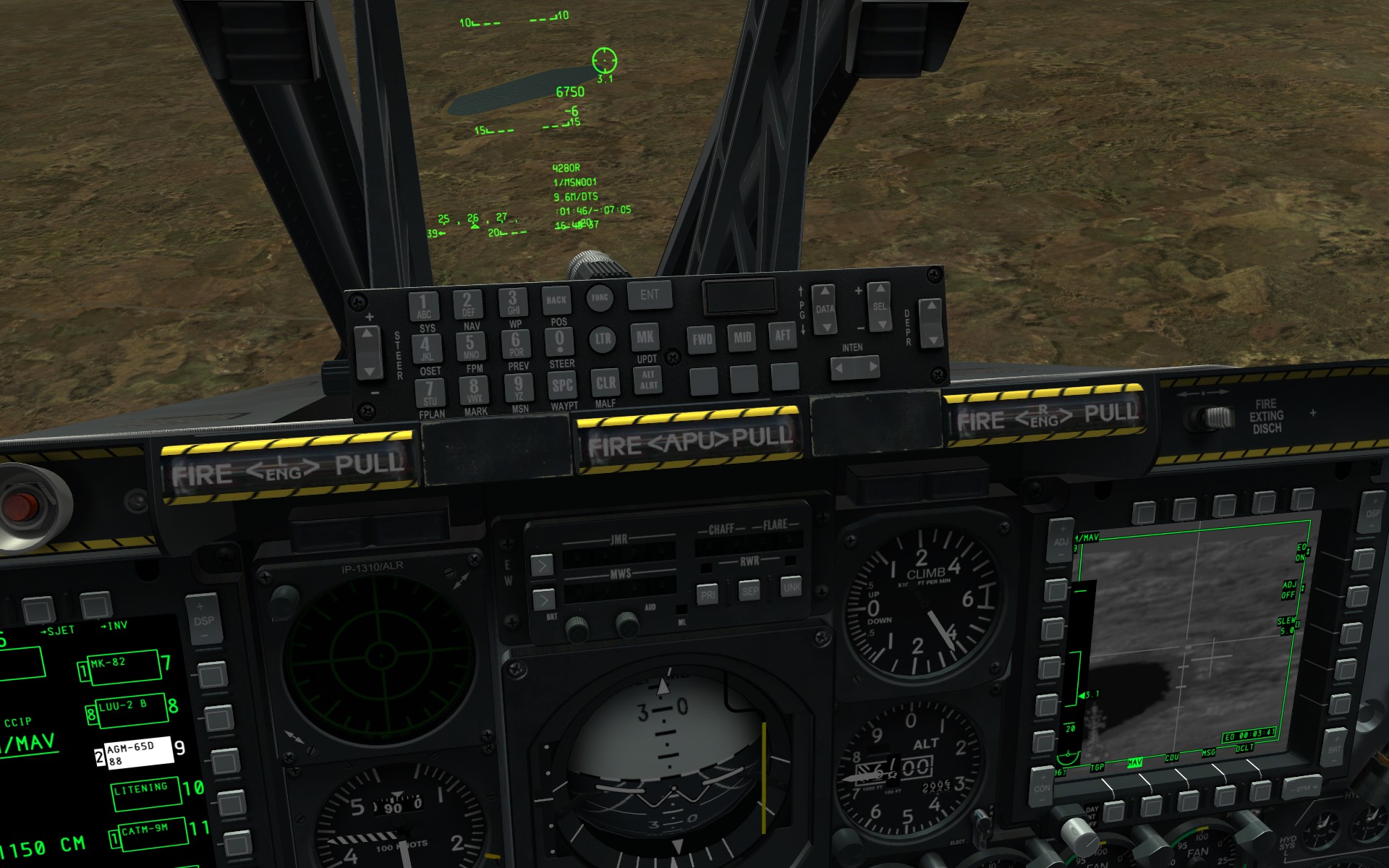Select the RWR PRI button
This screenshot has height=868, width=1389.
click(x=708, y=595)
